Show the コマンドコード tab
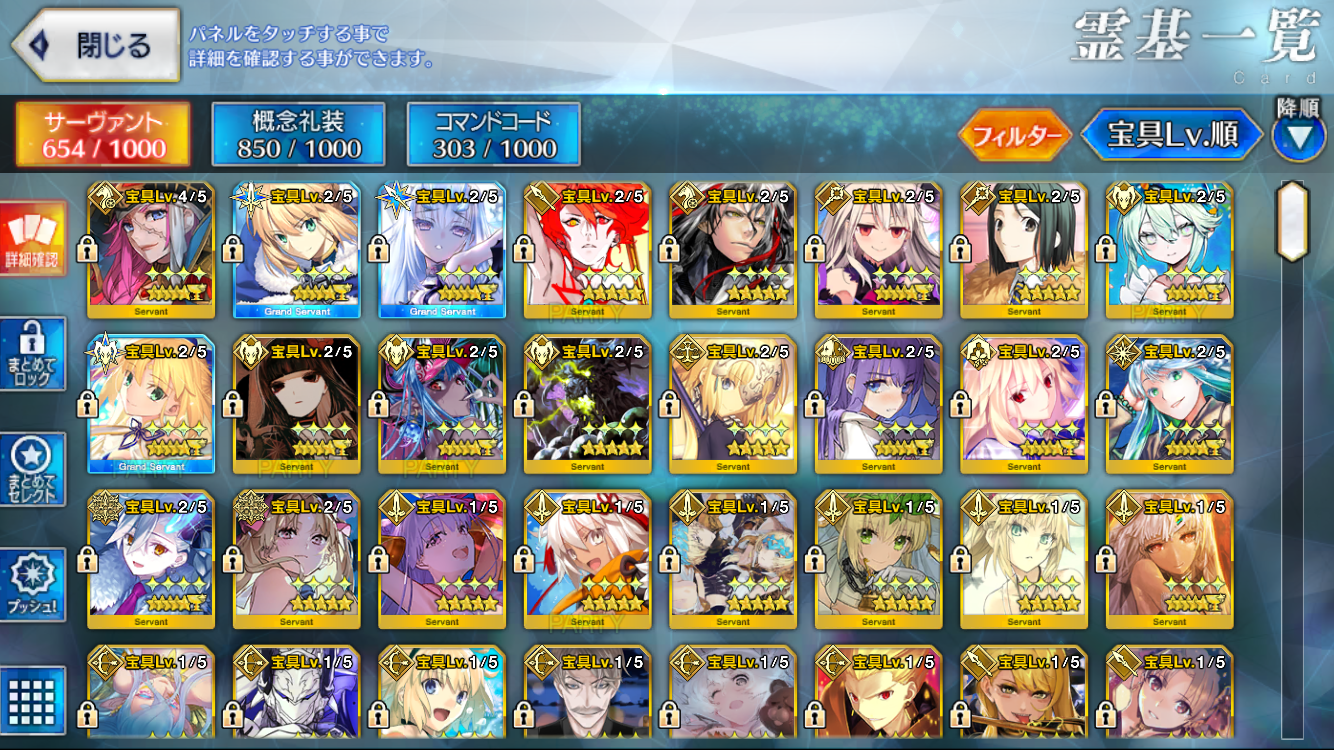1334x750 pixels. coord(494,135)
